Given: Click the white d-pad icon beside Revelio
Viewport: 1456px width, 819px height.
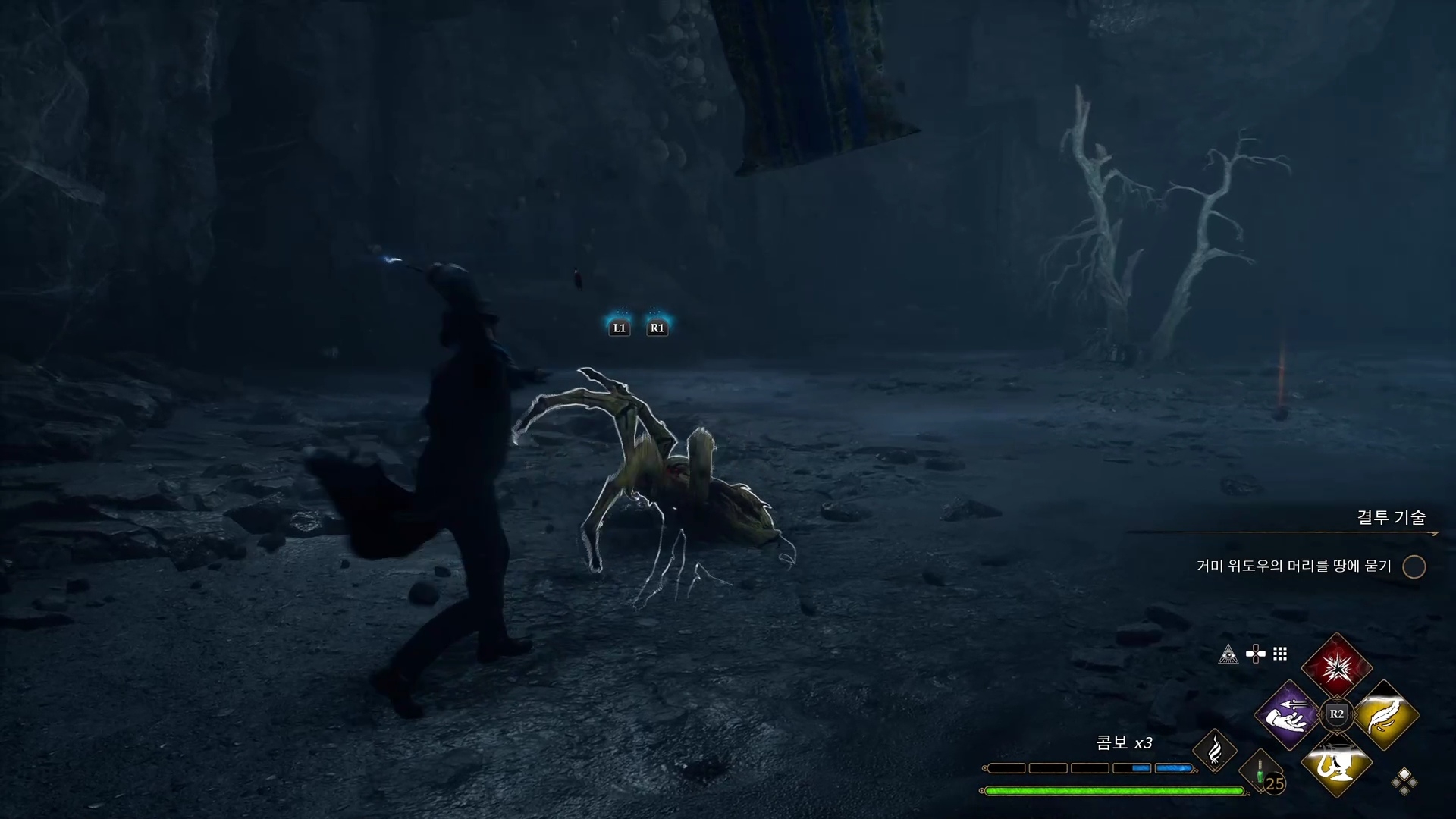Looking at the screenshot, I should pyautogui.click(x=1255, y=654).
